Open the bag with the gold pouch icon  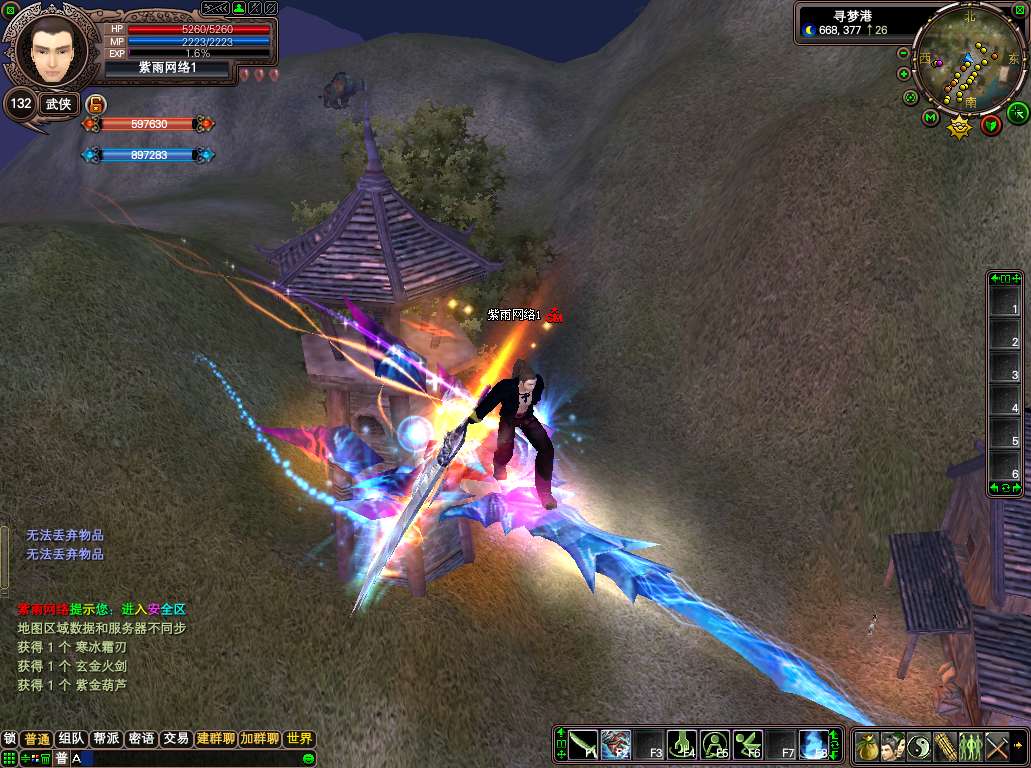(867, 746)
